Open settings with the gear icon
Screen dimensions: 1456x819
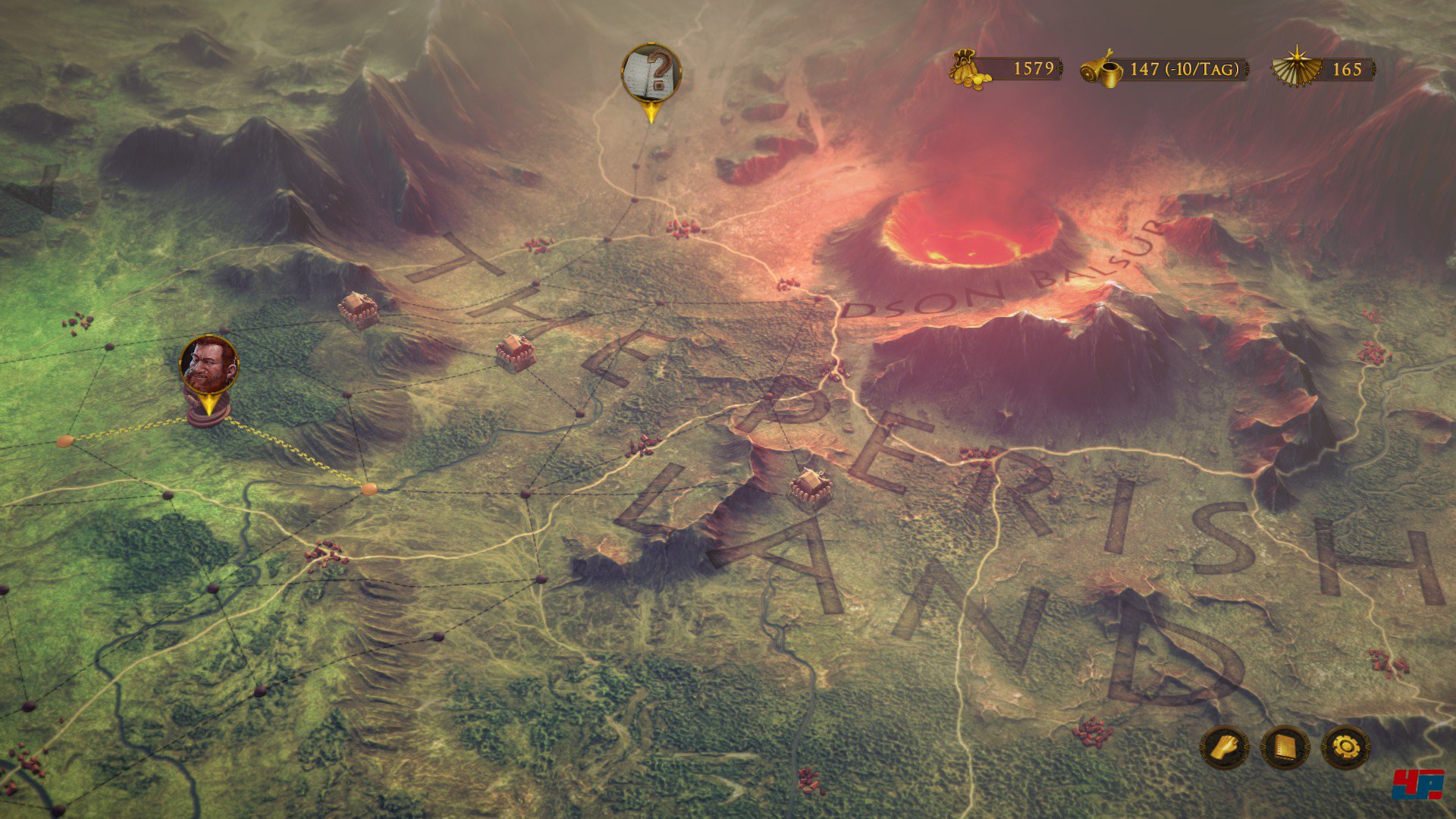tap(1345, 748)
